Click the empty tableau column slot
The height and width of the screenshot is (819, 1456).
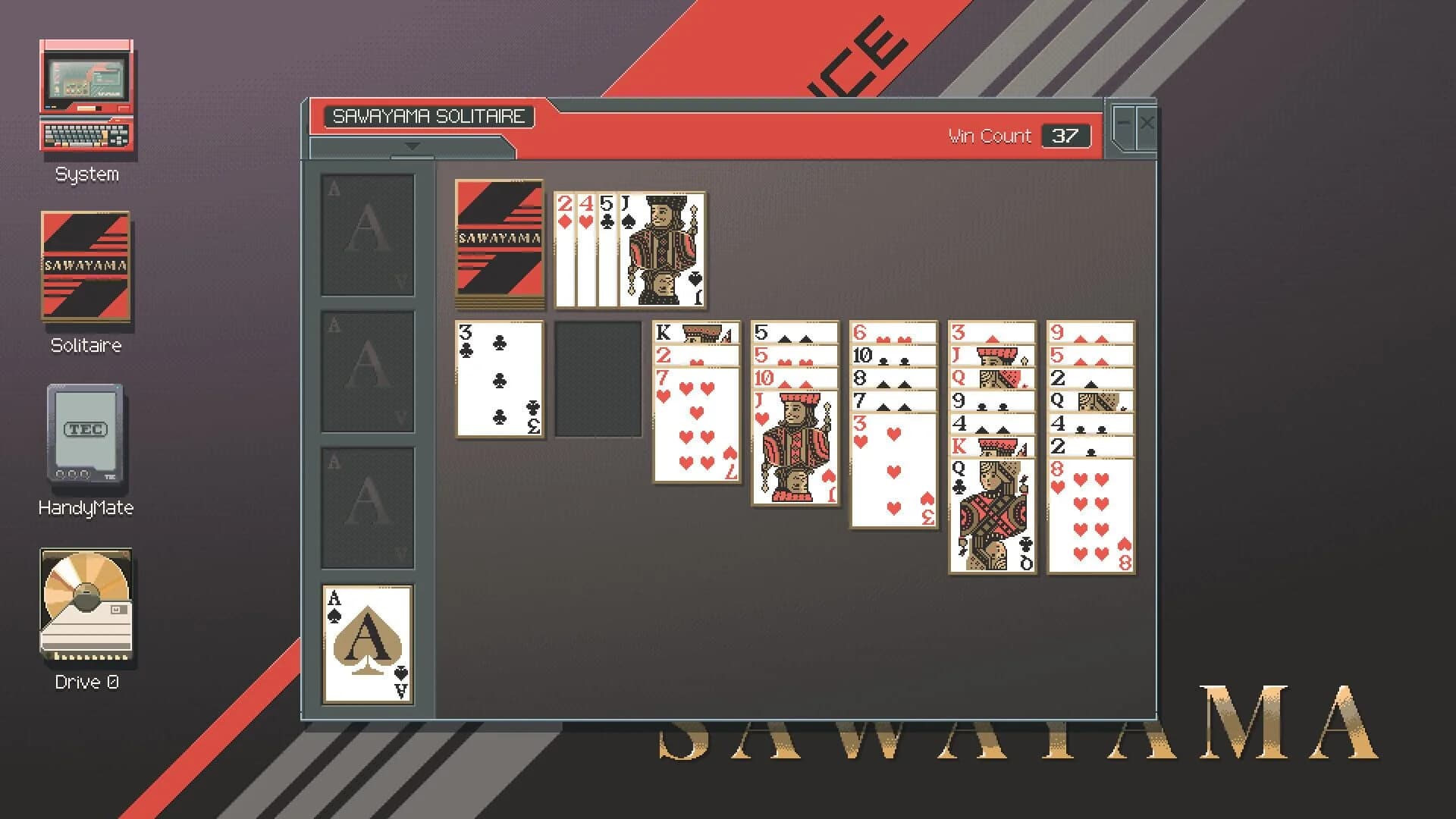(x=598, y=379)
